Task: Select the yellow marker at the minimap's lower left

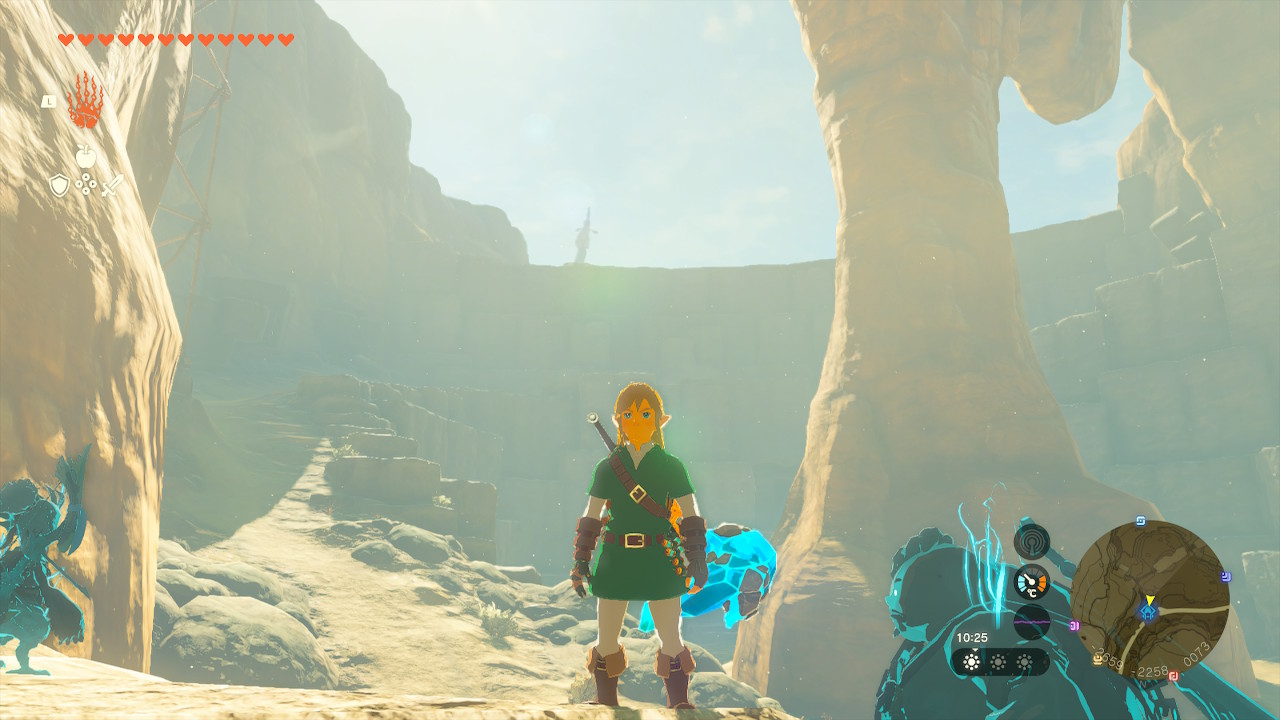Action: (1099, 660)
